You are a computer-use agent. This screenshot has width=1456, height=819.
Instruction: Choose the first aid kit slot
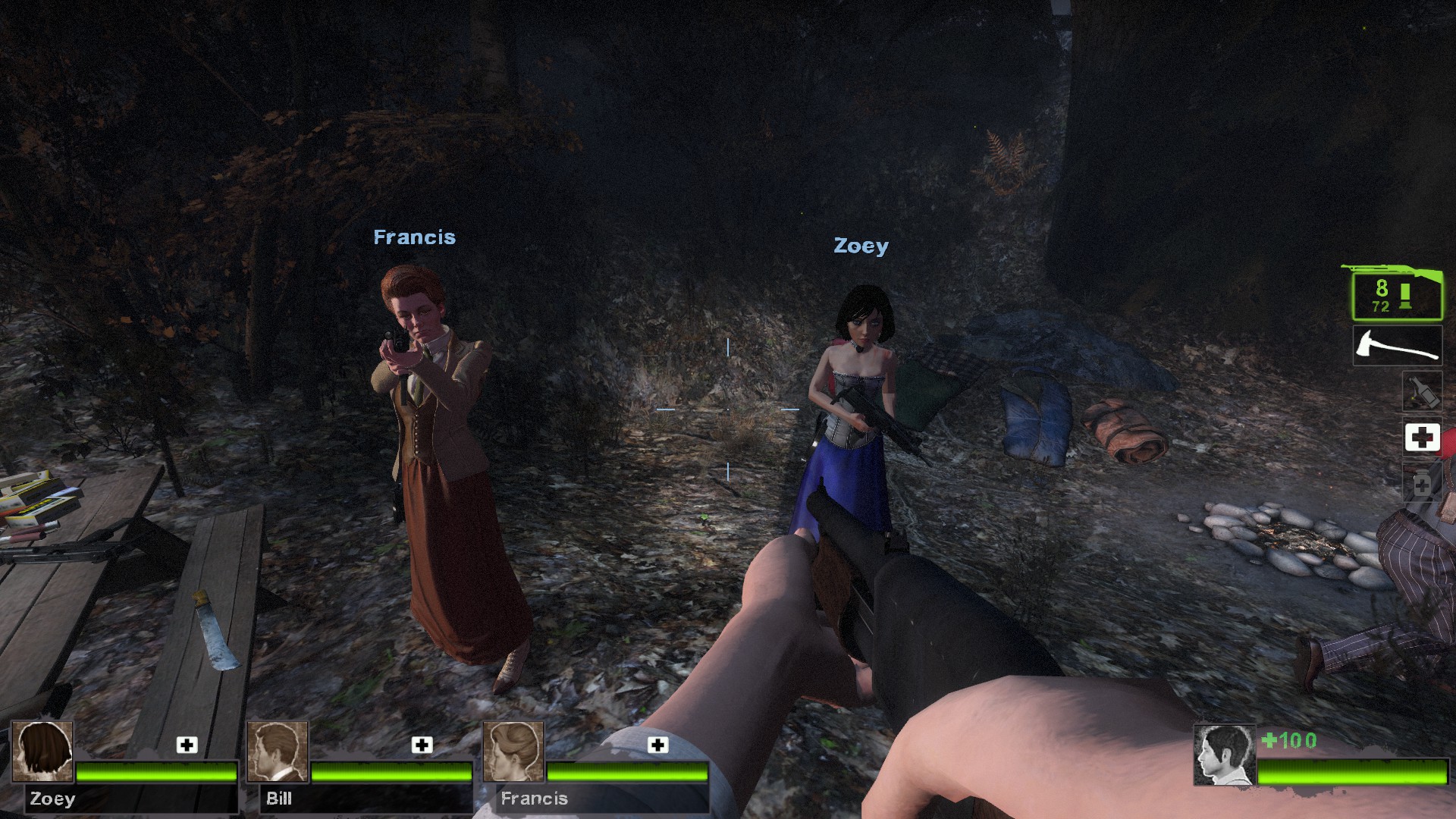(1422, 438)
